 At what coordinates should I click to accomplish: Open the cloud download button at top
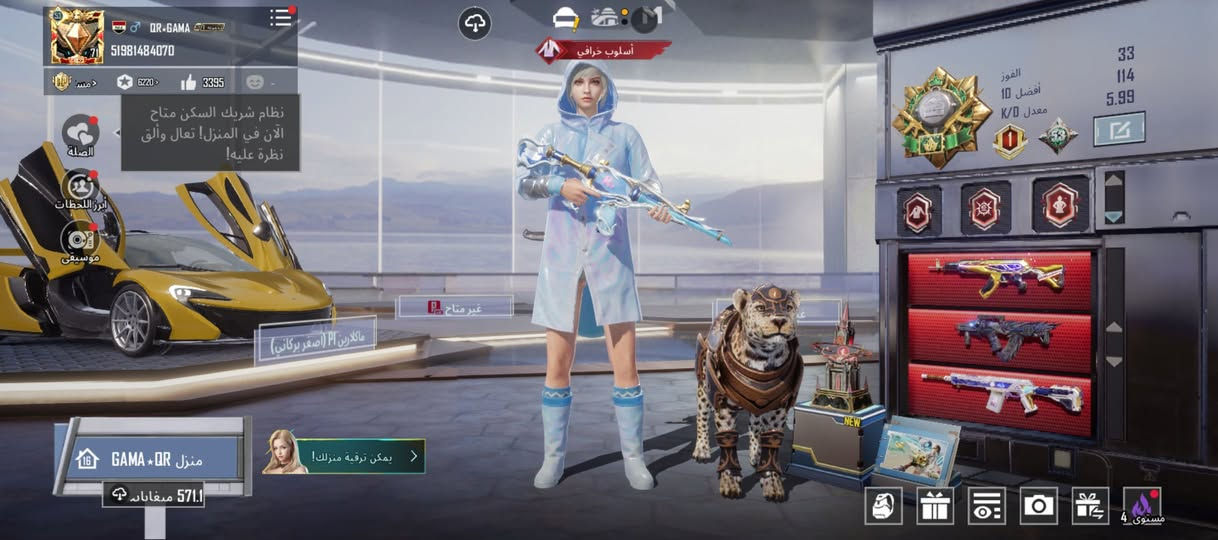(x=475, y=24)
